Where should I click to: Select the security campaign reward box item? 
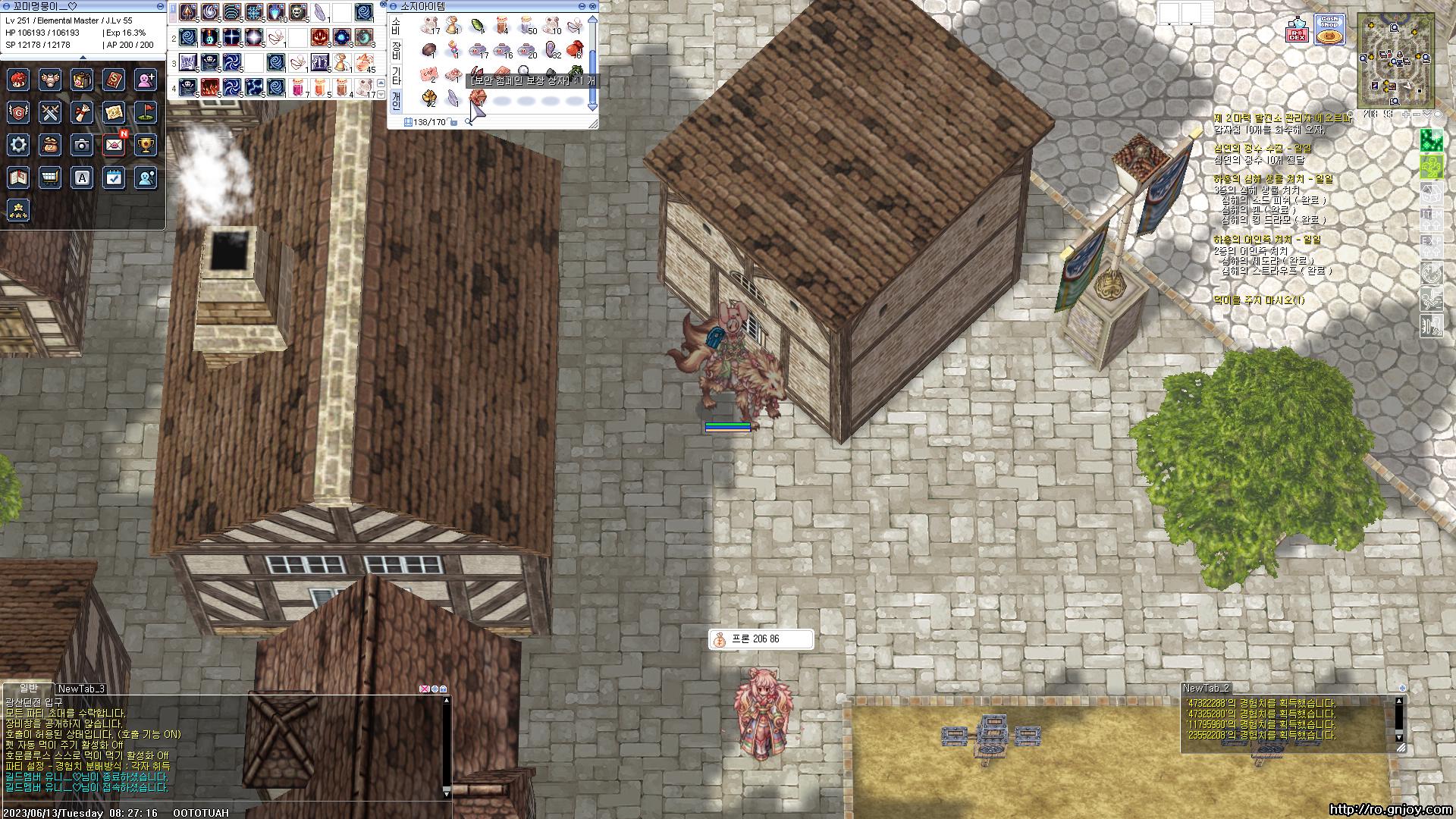476,98
